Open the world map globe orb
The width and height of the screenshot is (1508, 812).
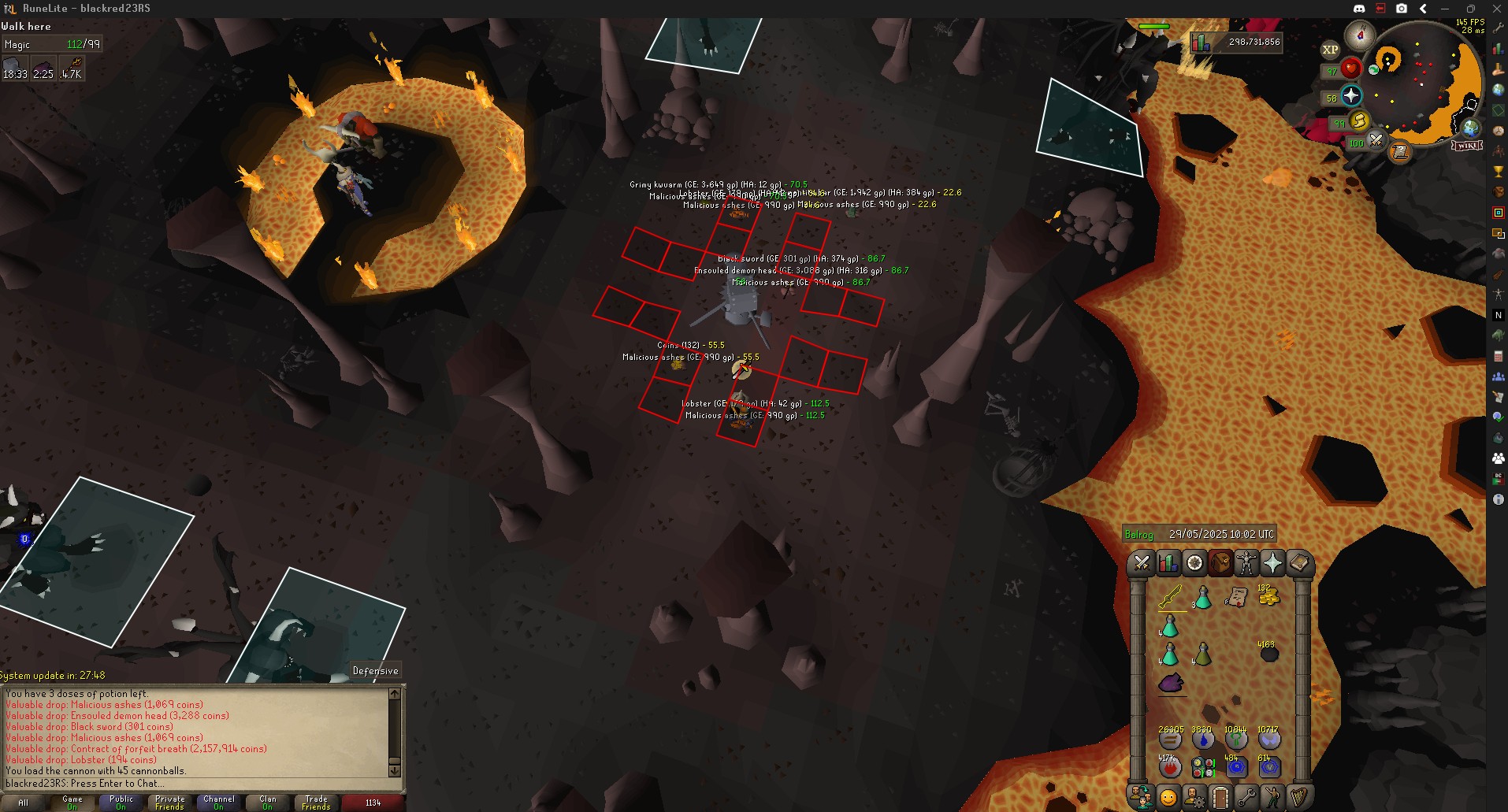pos(1470,128)
